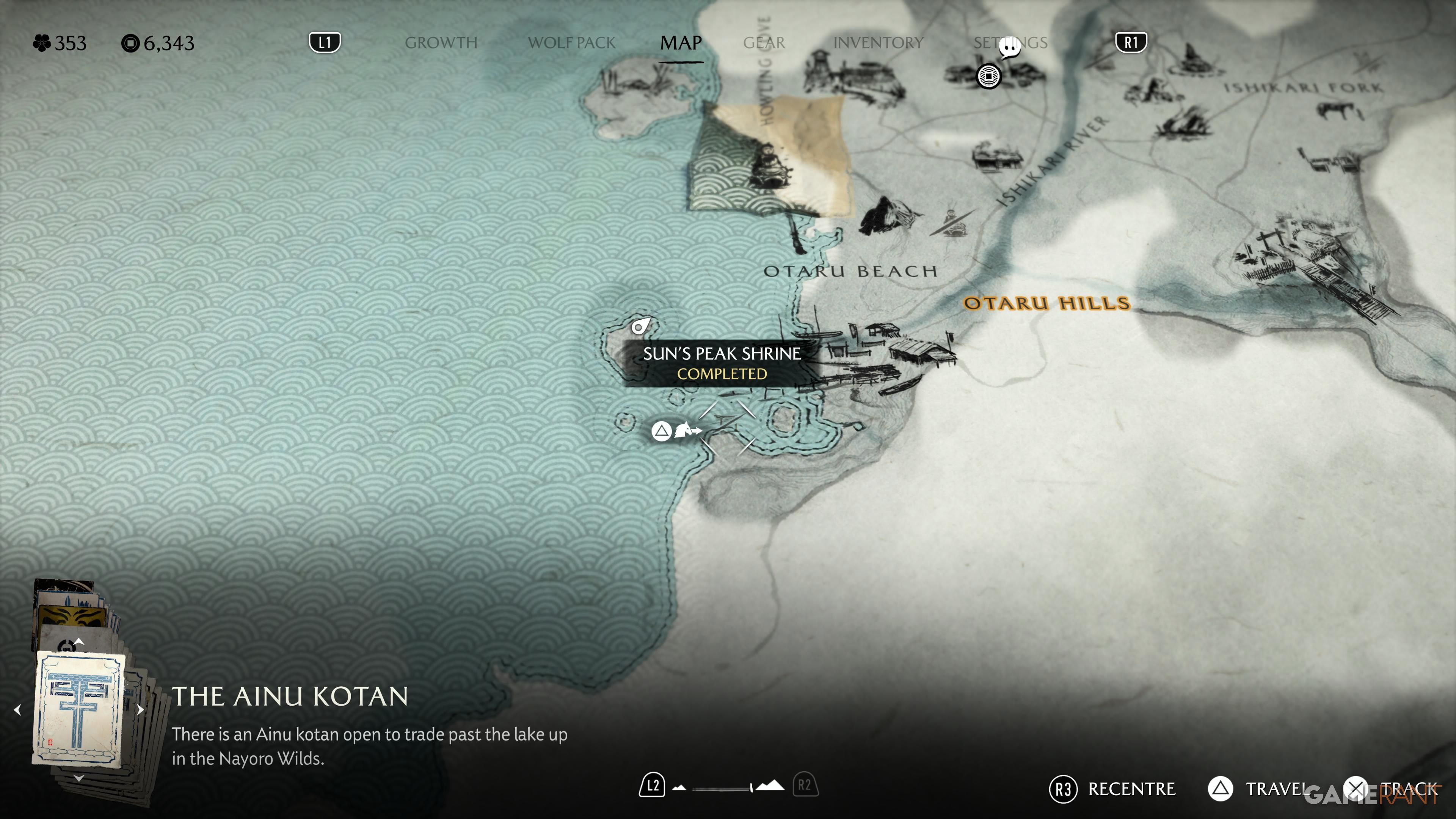Travel to the selected location
Screen dimensions: 1456x819
click(x=1258, y=789)
